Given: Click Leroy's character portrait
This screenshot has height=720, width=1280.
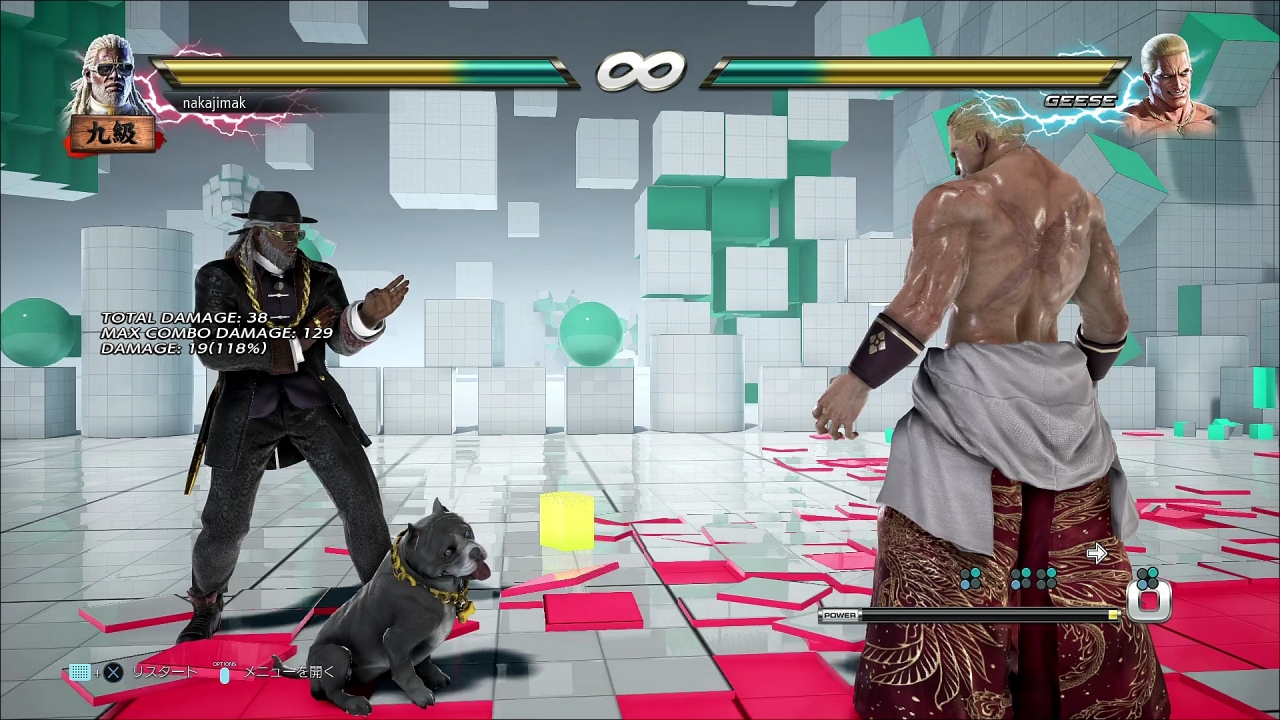Looking at the screenshot, I should tap(108, 76).
